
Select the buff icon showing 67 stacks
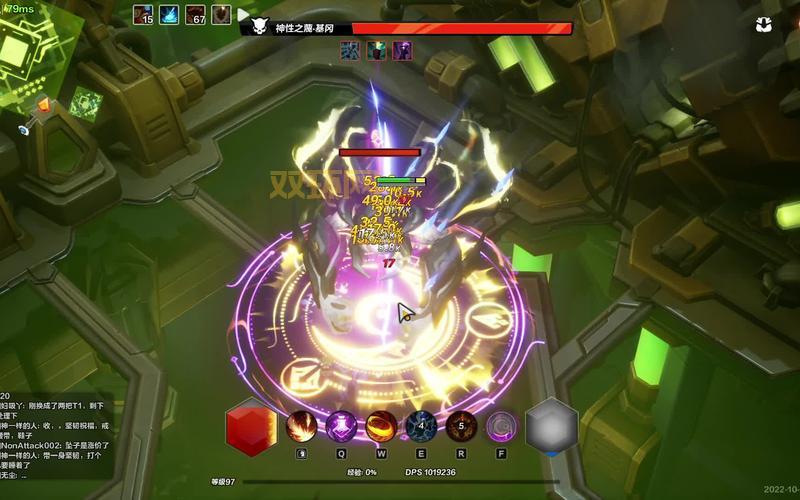coord(196,14)
